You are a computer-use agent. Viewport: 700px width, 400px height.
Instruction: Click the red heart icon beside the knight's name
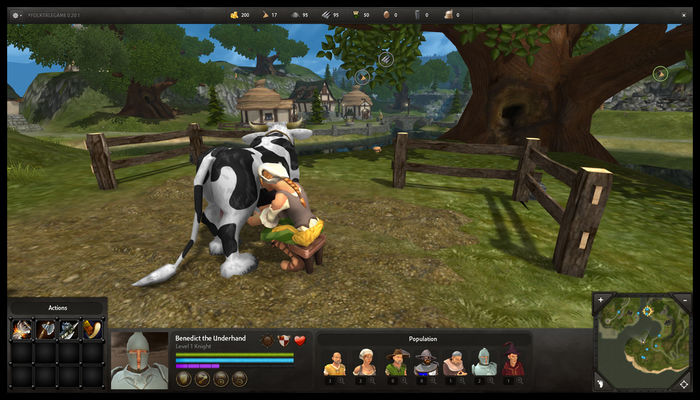(x=299, y=341)
